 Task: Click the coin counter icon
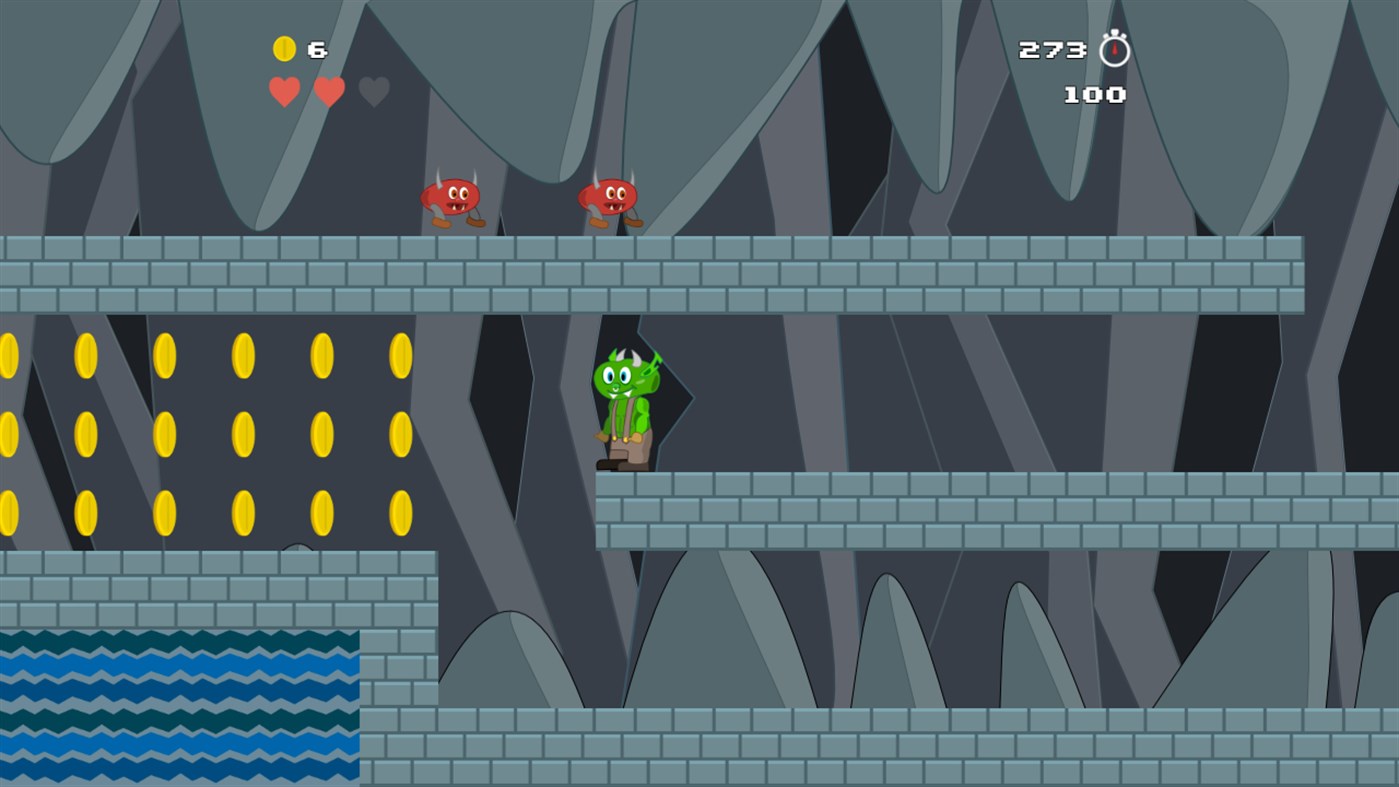point(284,46)
